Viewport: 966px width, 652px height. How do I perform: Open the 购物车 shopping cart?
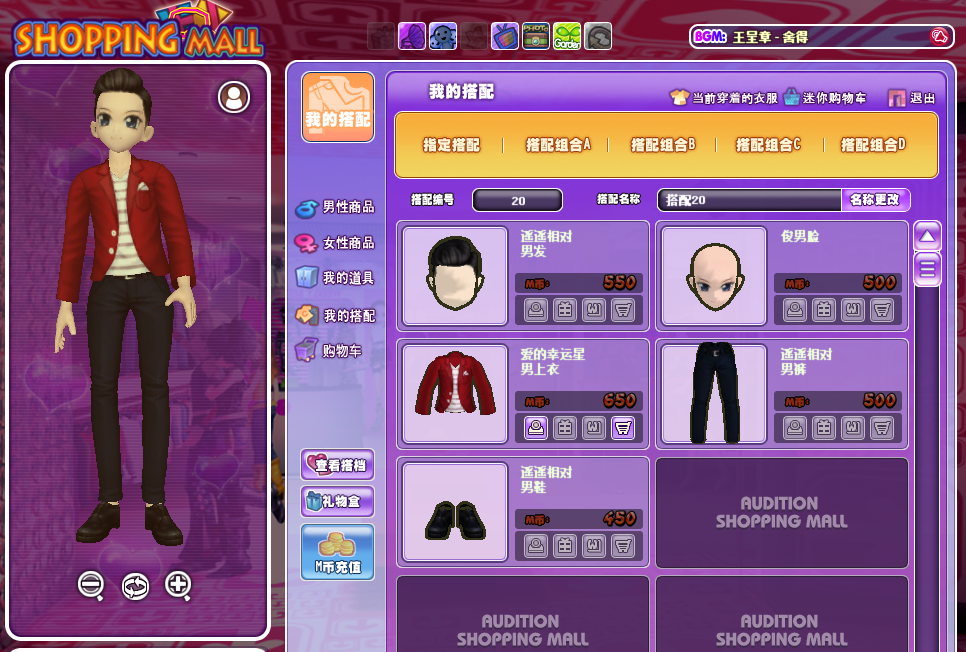click(330, 351)
